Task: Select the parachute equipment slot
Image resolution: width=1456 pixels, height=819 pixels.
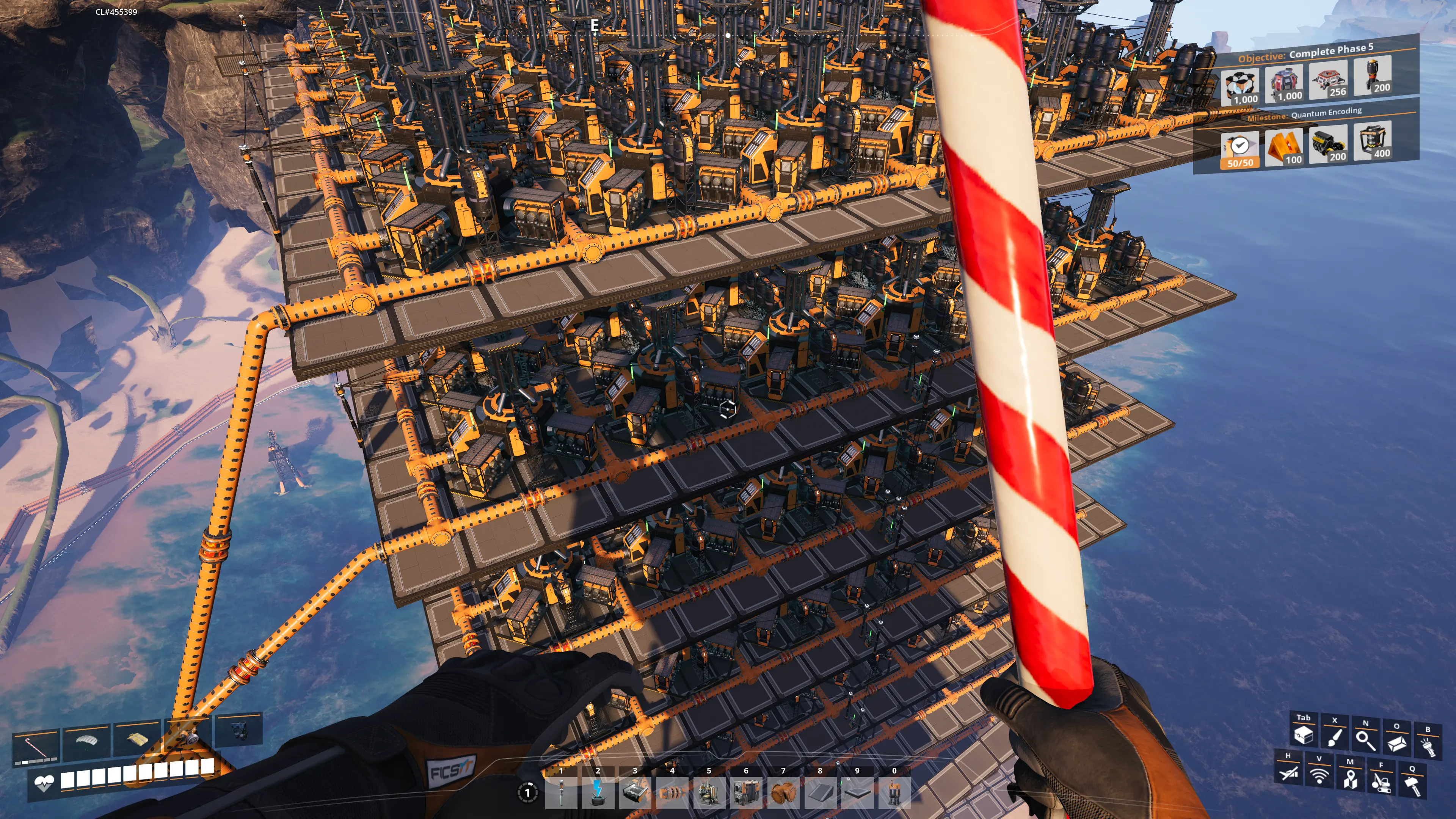Action: (86, 740)
